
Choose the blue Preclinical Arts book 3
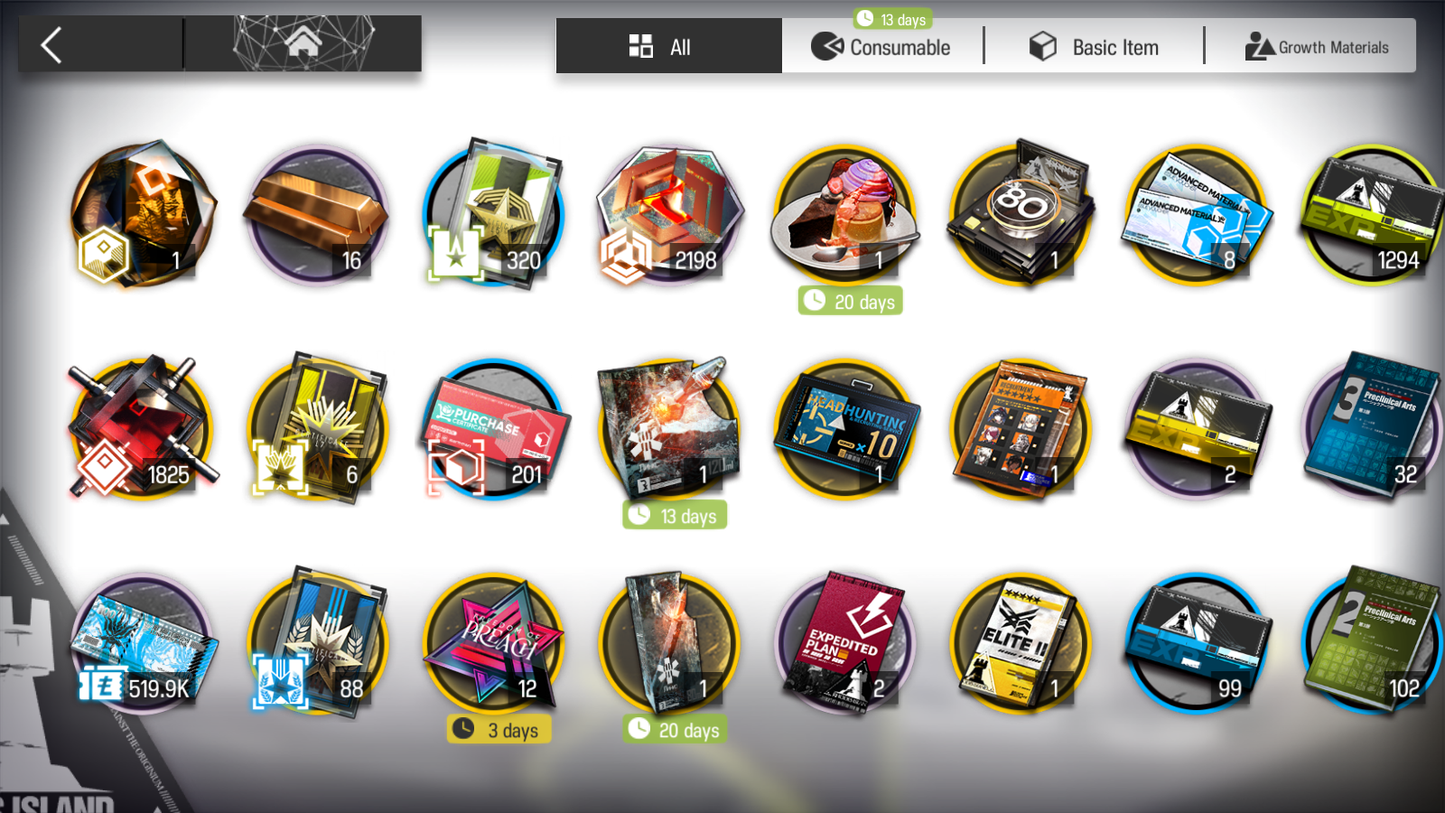click(1372, 430)
